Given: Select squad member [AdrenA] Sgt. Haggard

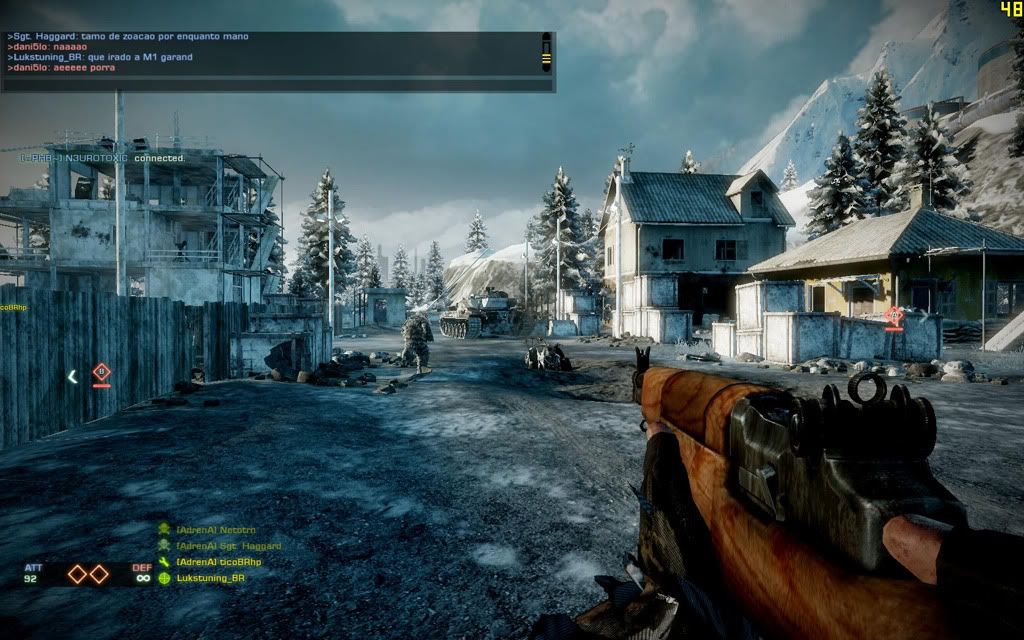Looking at the screenshot, I should coord(228,546).
